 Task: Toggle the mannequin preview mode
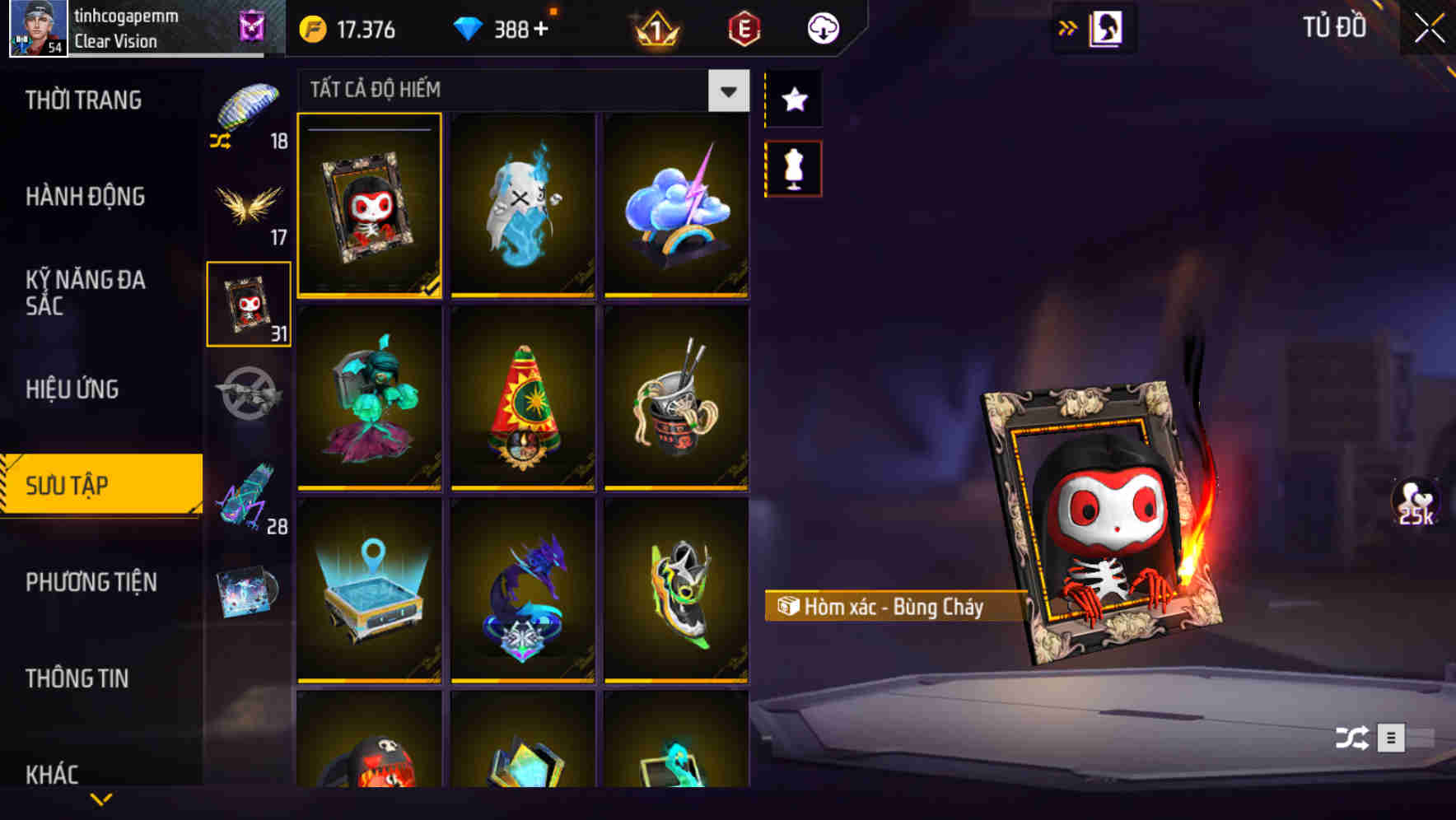point(793,167)
